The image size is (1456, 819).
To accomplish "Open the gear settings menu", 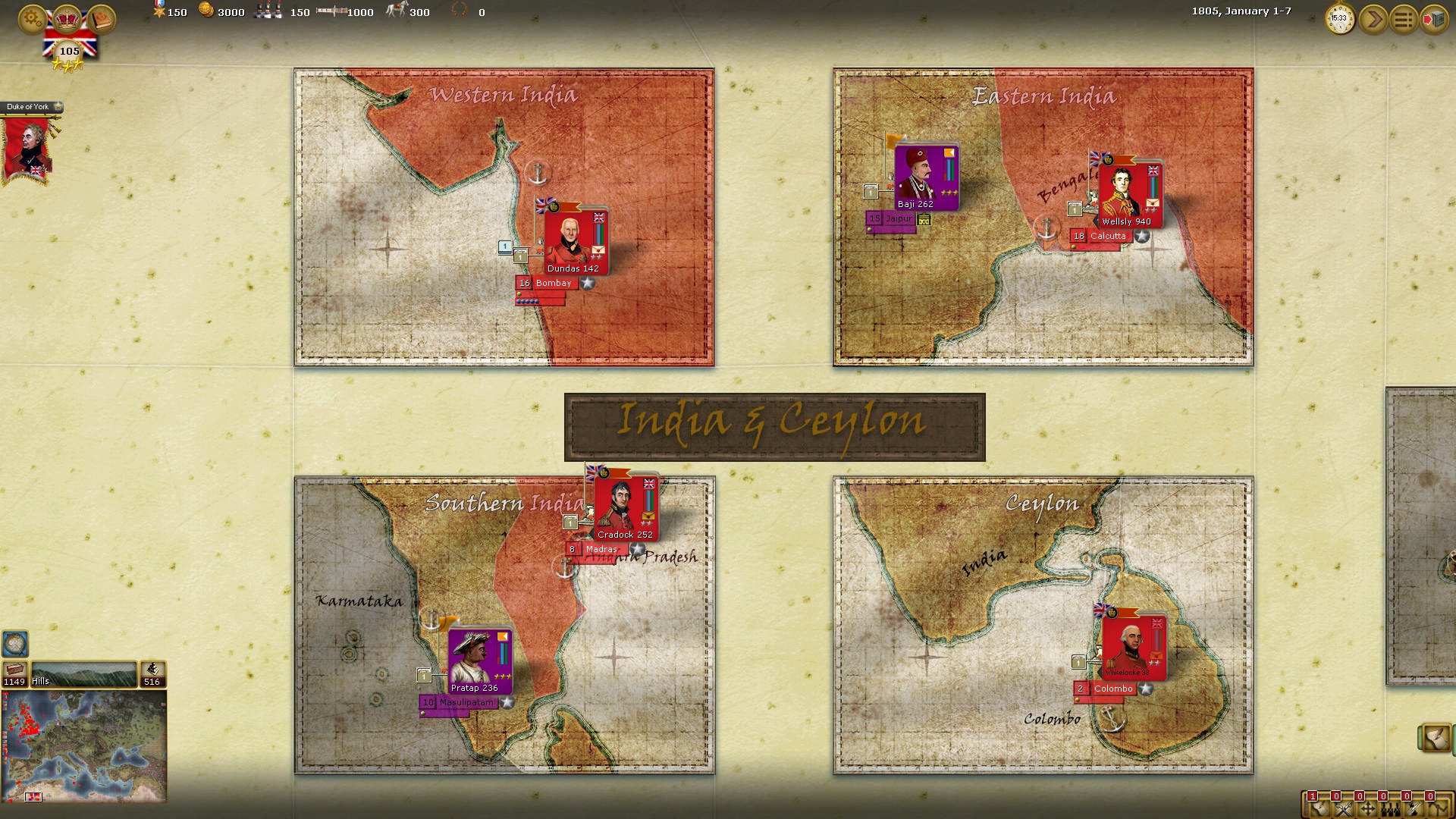I will (32, 19).
